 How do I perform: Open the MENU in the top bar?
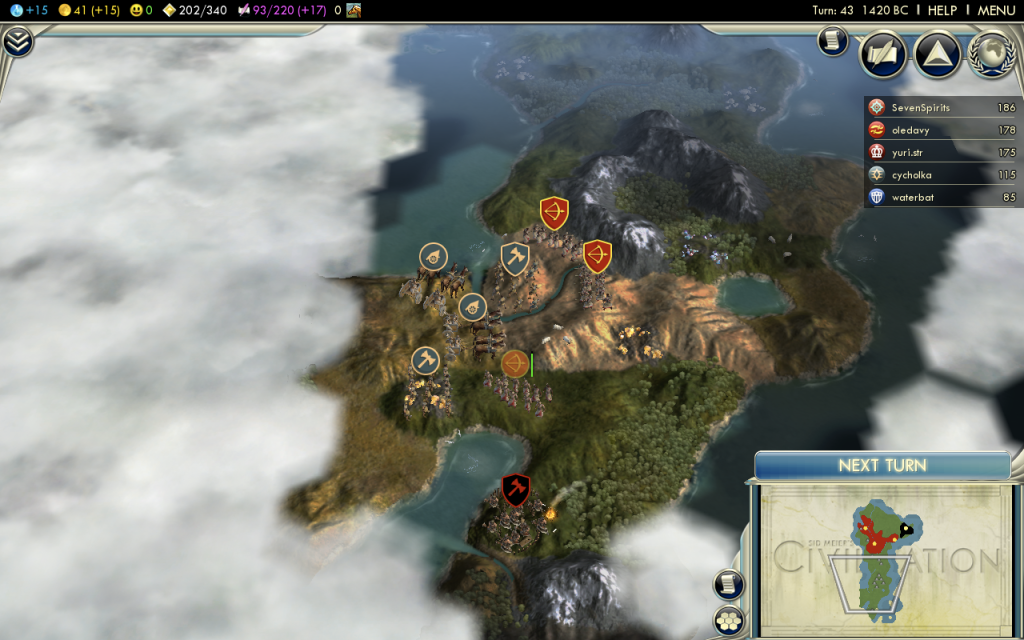click(996, 10)
